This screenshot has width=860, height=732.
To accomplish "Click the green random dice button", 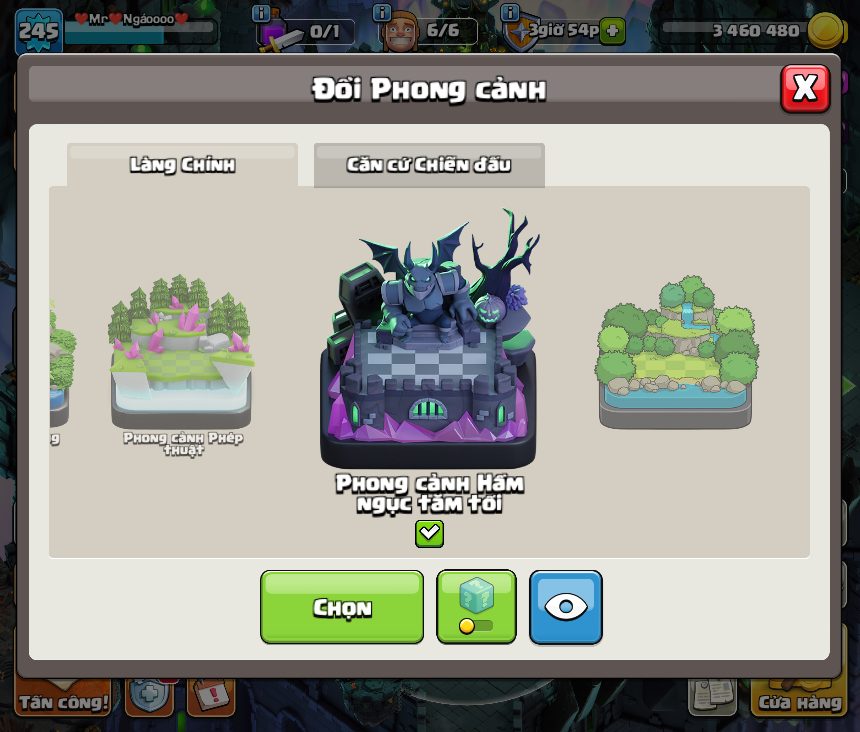I will pyautogui.click(x=476, y=607).
